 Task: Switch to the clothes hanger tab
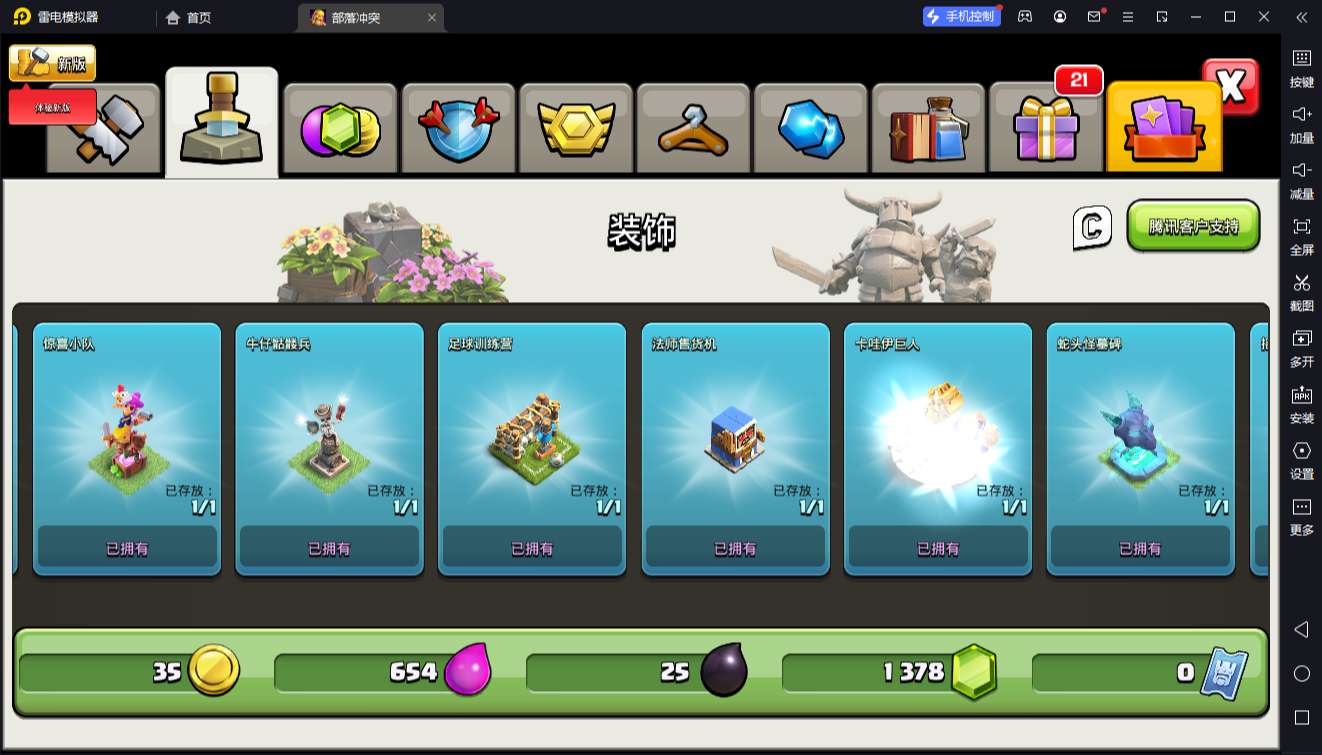[x=693, y=130]
